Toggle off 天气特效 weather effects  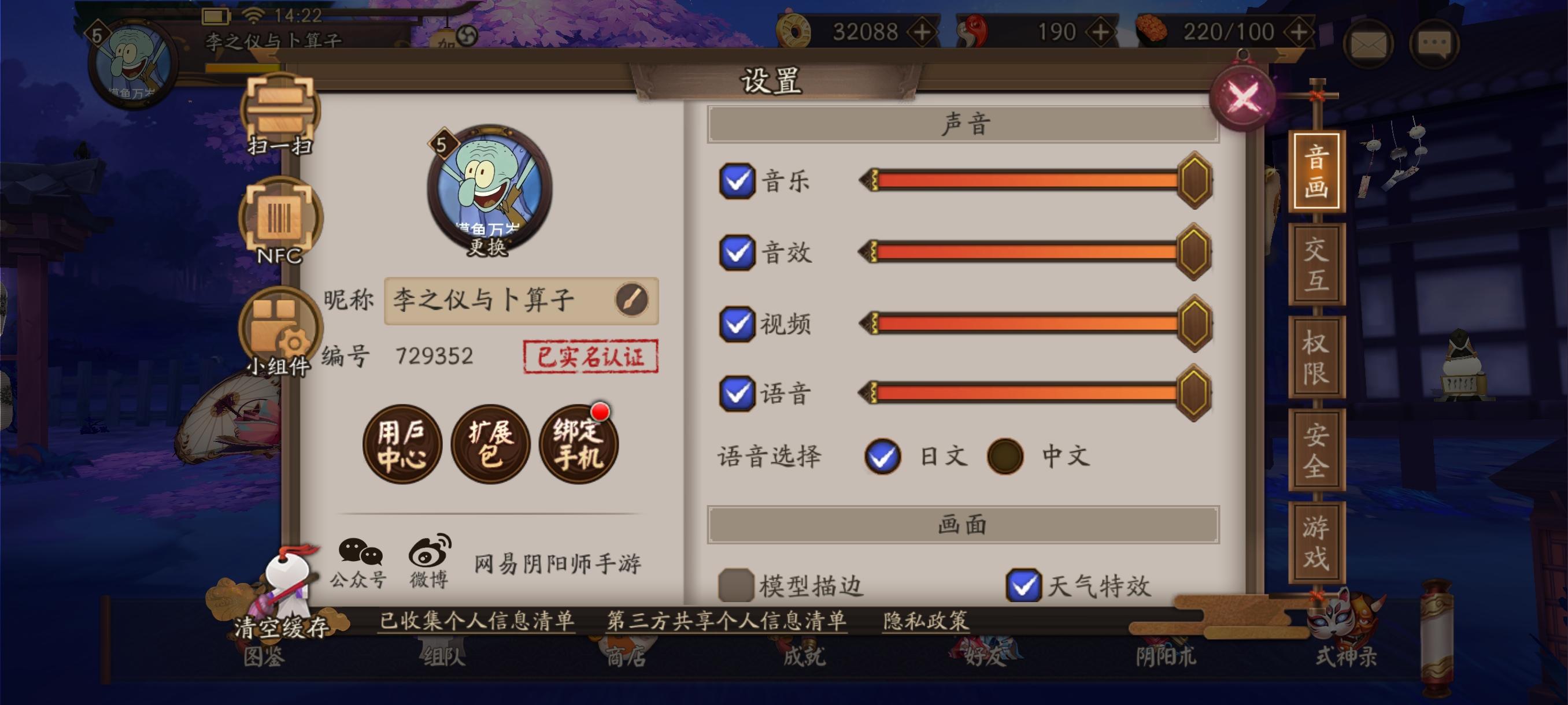[x=1026, y=584]
